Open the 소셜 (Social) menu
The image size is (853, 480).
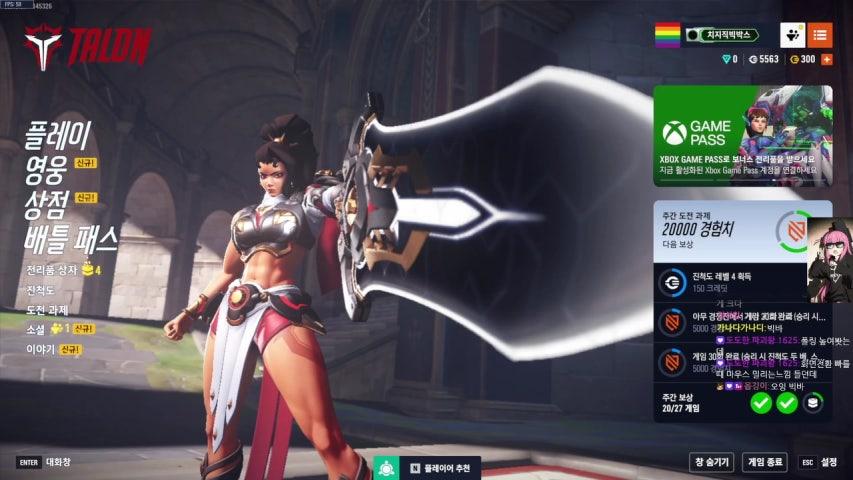coord(37,329)
